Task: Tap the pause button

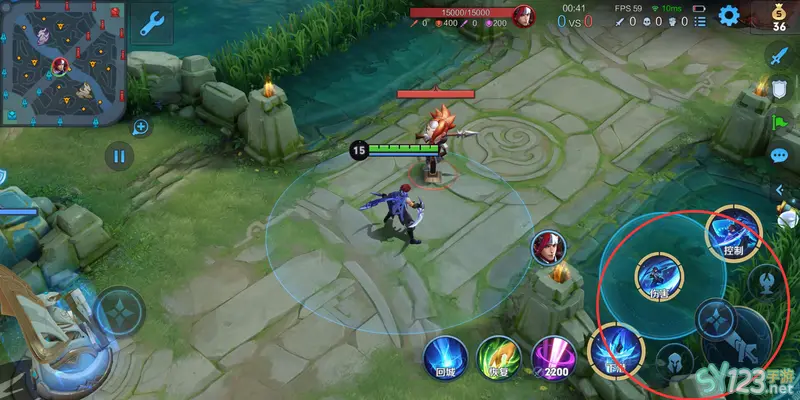Action: pyautogui.click(x=119, y=156)
